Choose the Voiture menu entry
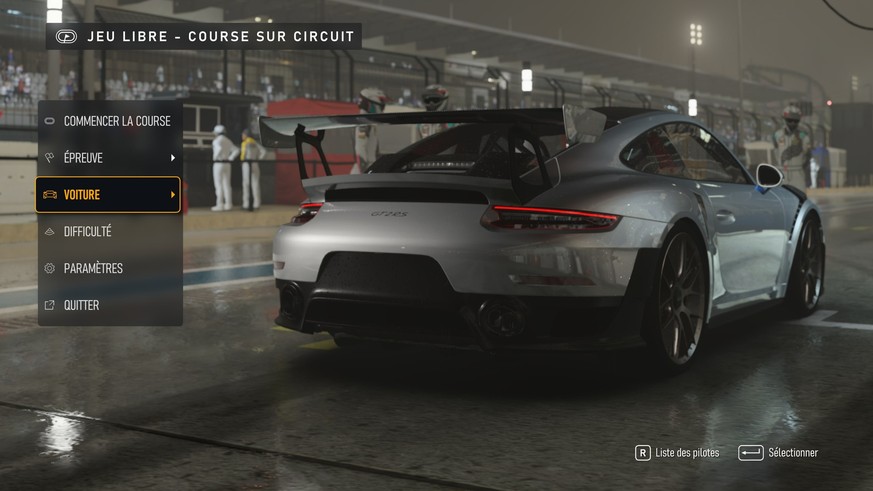 click(x=109, y=195)
